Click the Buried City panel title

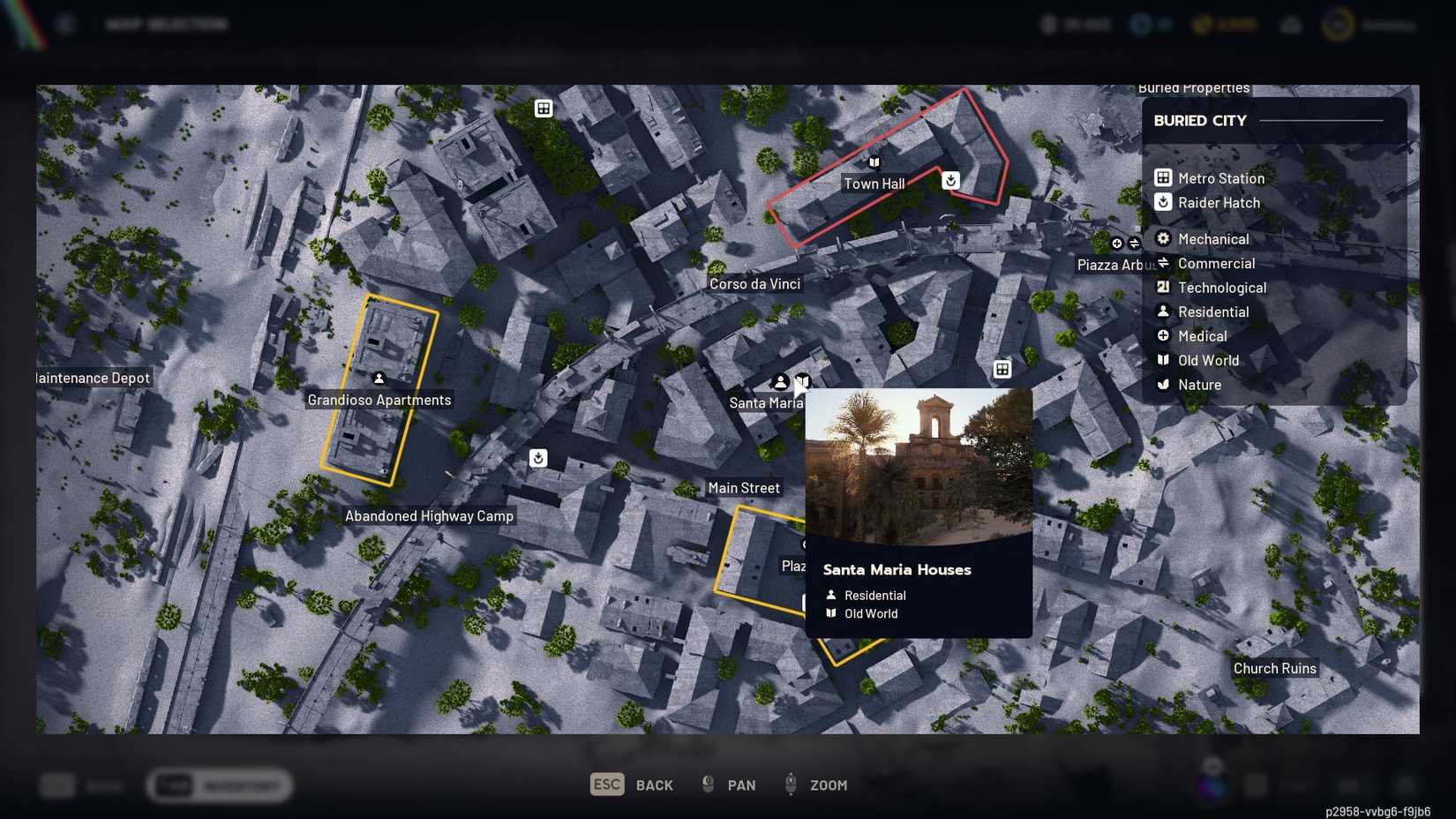(1200, 120)
